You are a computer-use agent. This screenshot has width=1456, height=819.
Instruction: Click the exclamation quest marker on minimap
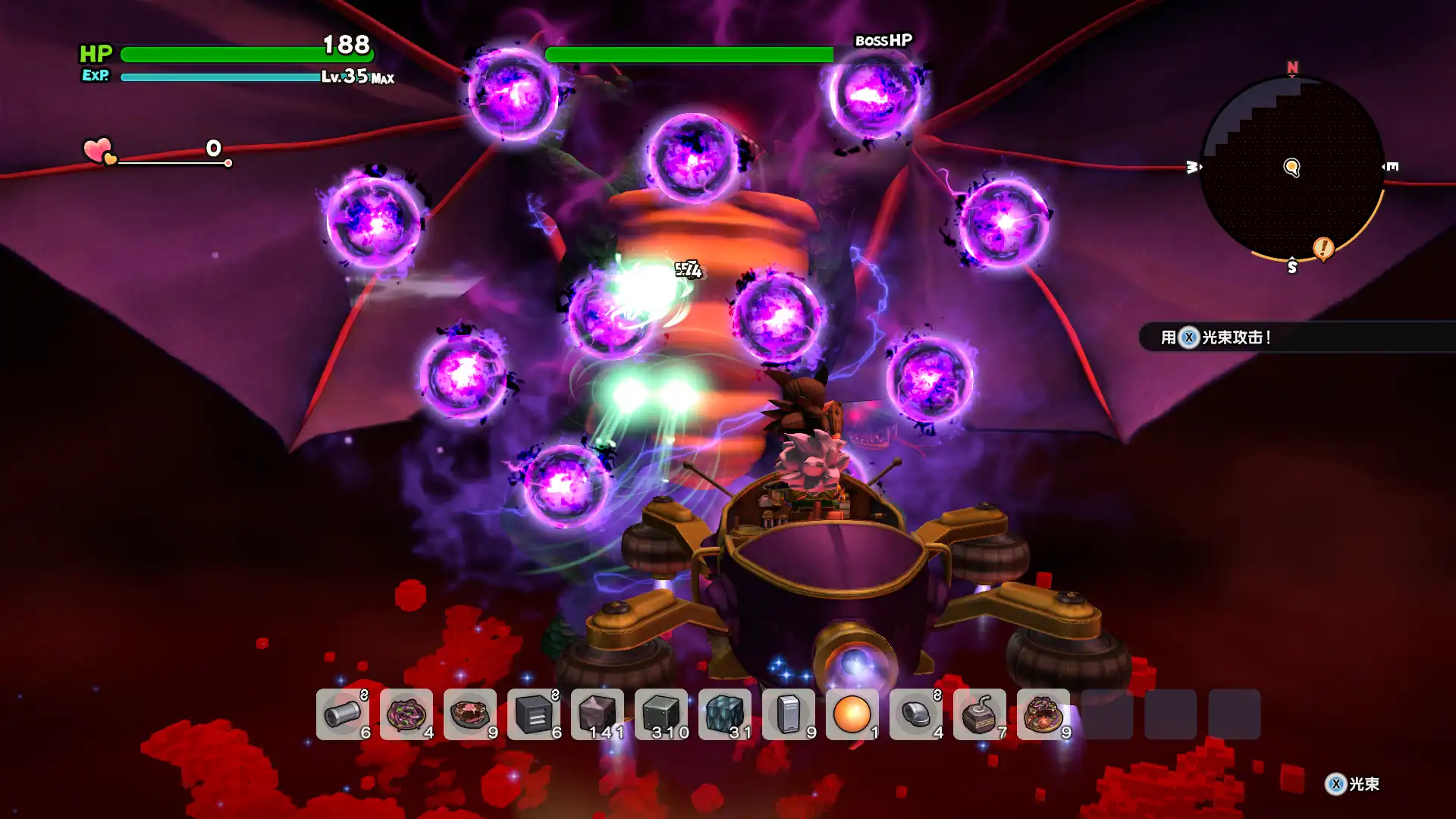(x=1323, y=247)
